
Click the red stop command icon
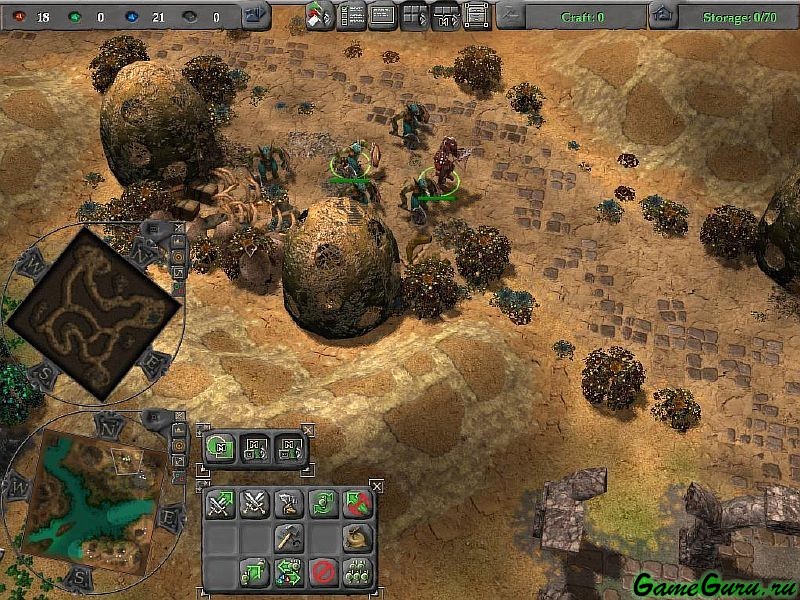coord(321,572)
